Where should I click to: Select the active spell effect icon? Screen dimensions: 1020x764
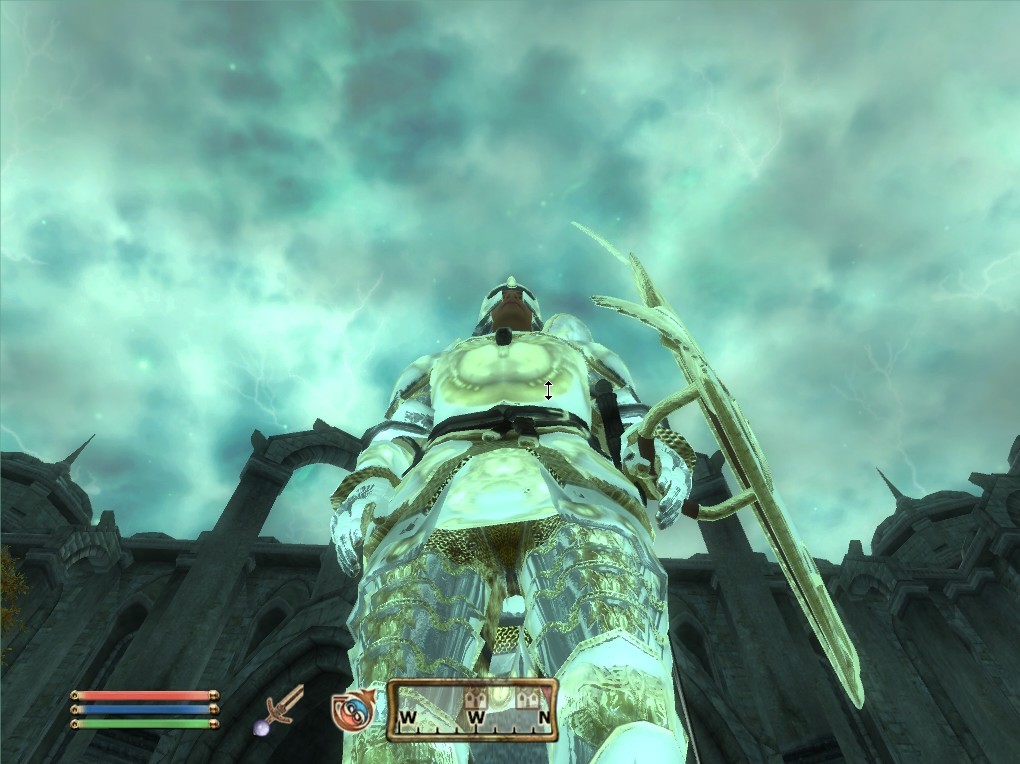pos(354,709)
